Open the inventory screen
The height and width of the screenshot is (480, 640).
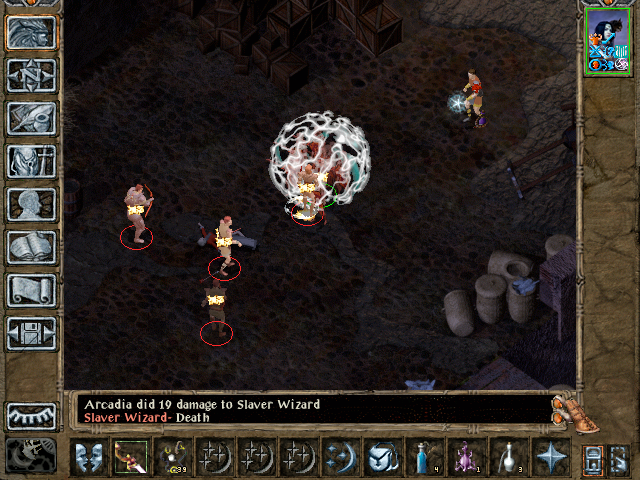pyautogui.click(x=31, y=161)
